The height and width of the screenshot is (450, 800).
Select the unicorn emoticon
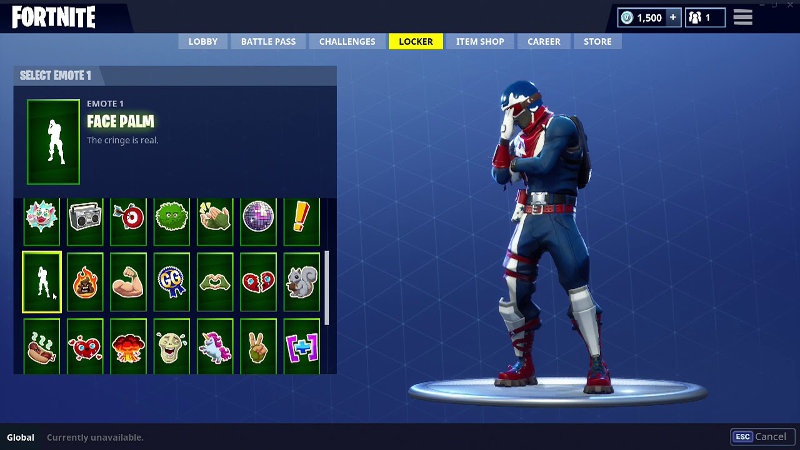tap(214, 347)
